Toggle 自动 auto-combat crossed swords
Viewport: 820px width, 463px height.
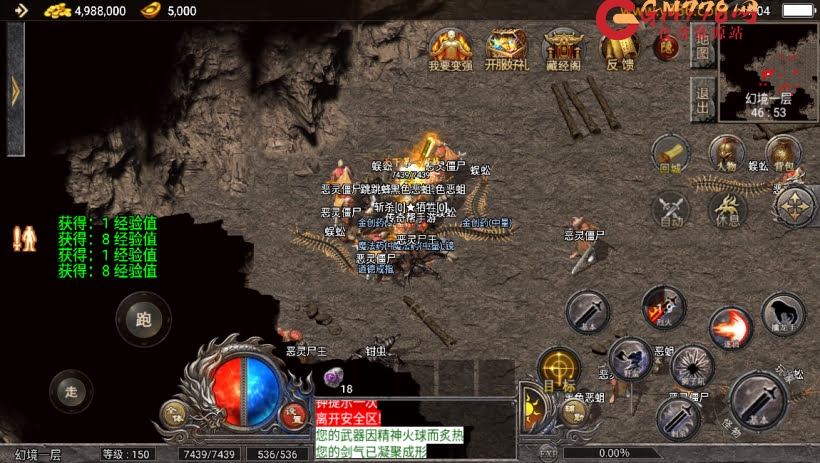(x=671, y=208)
